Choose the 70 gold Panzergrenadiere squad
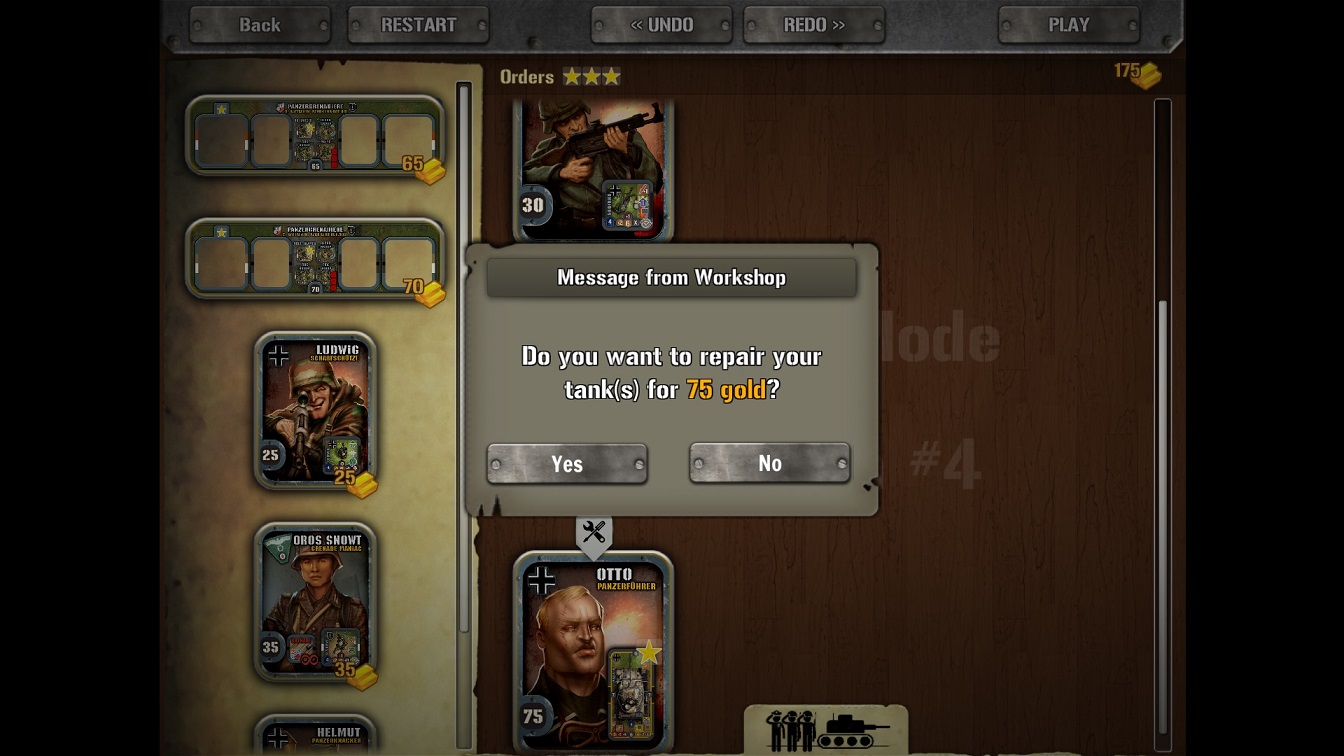This screenshot has height=756, width=1344. [315, 259]
